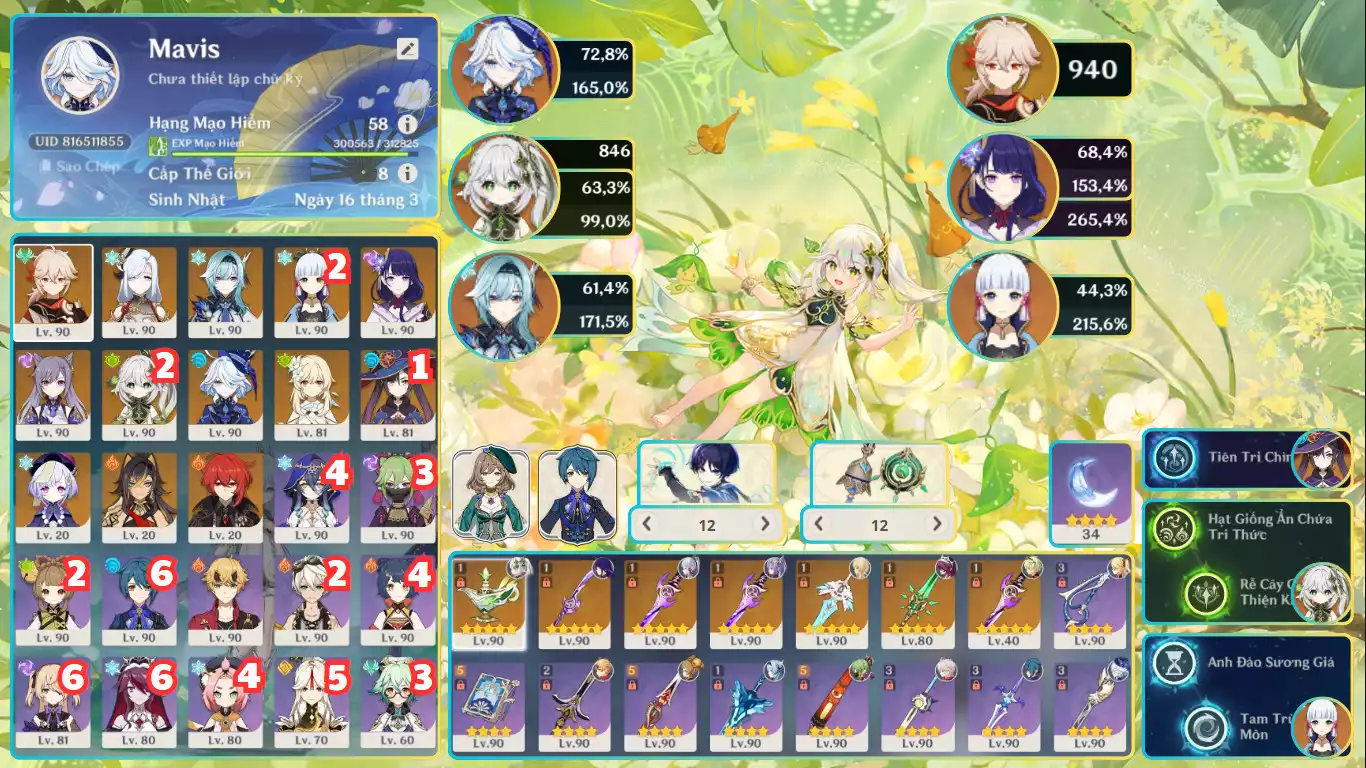Screen dimensions: 1366x768
Task: Select the blue book catalyst weapon slot
Action: [489, 706]
